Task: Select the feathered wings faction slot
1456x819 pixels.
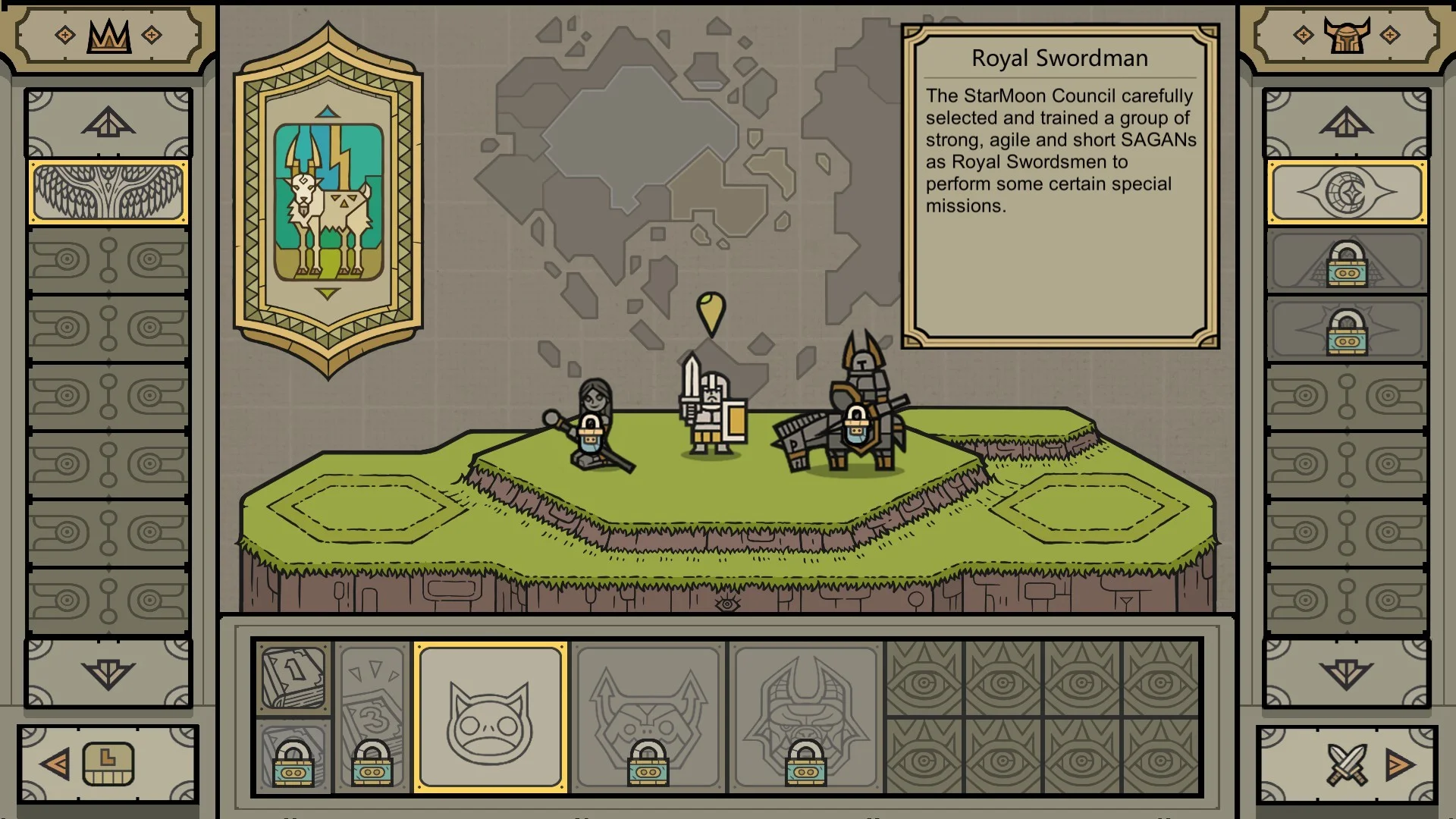Action: point(108,193)
